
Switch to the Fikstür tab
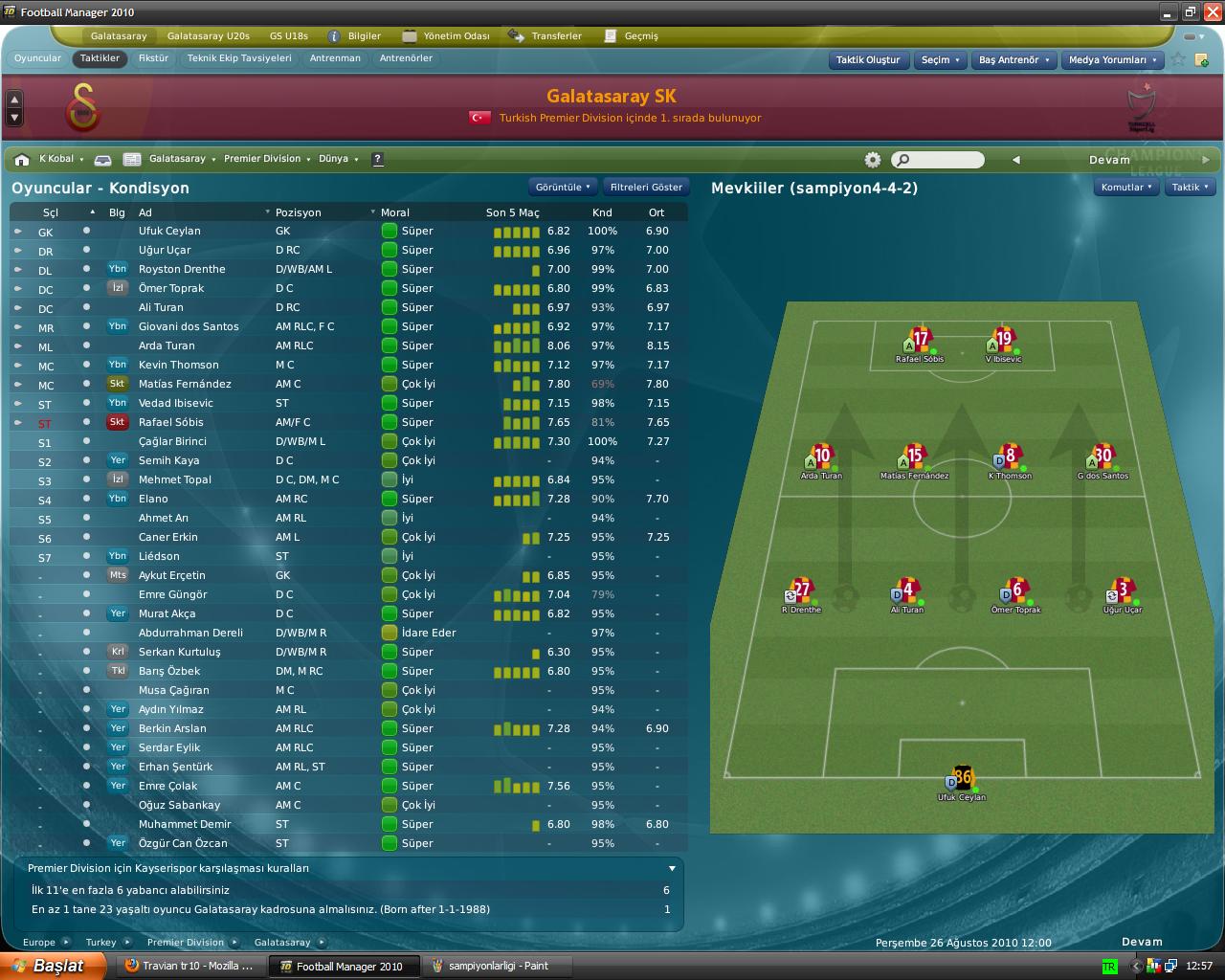[x=153, y=58]
